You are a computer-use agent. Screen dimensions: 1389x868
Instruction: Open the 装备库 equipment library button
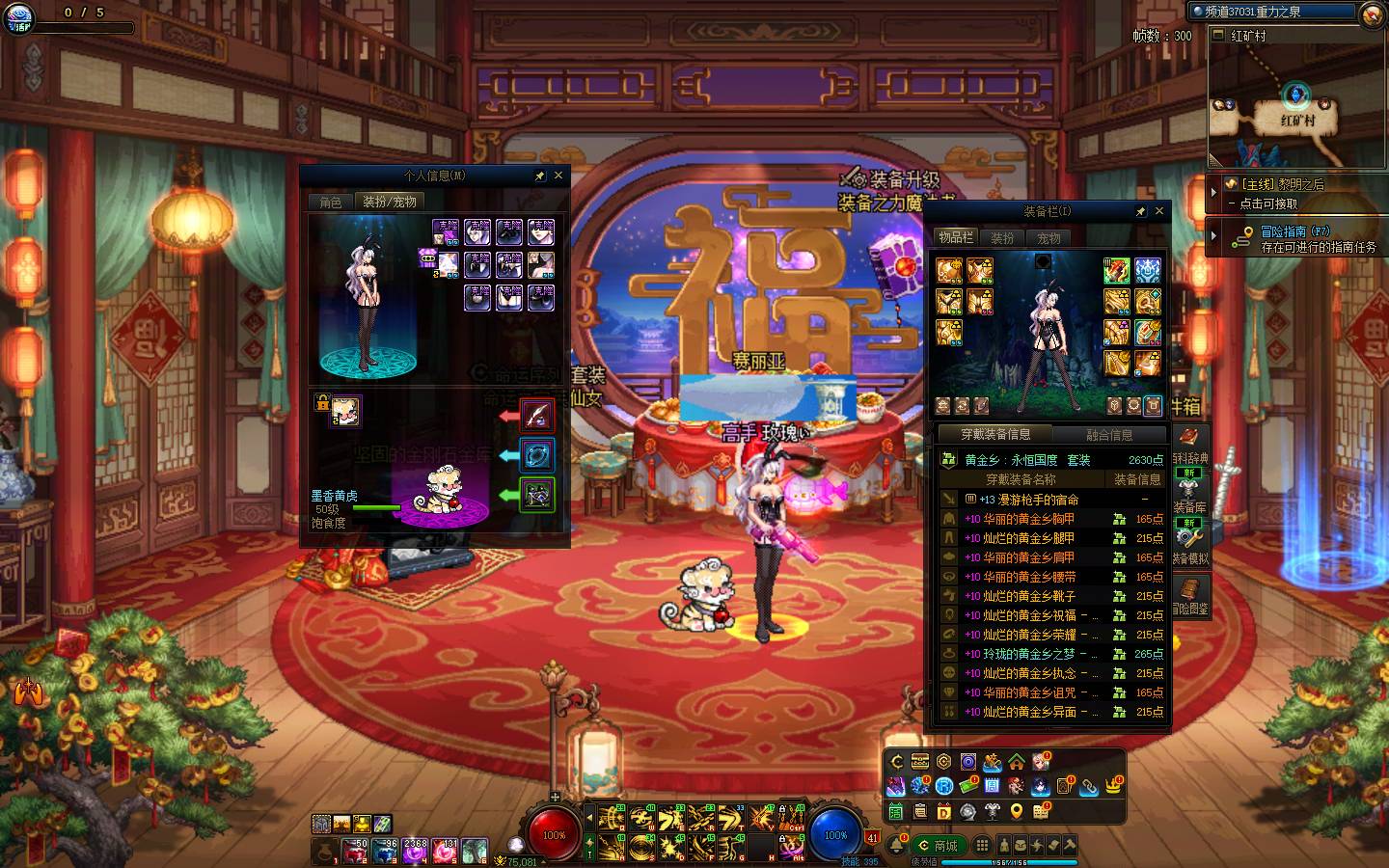click(1189, 496)
